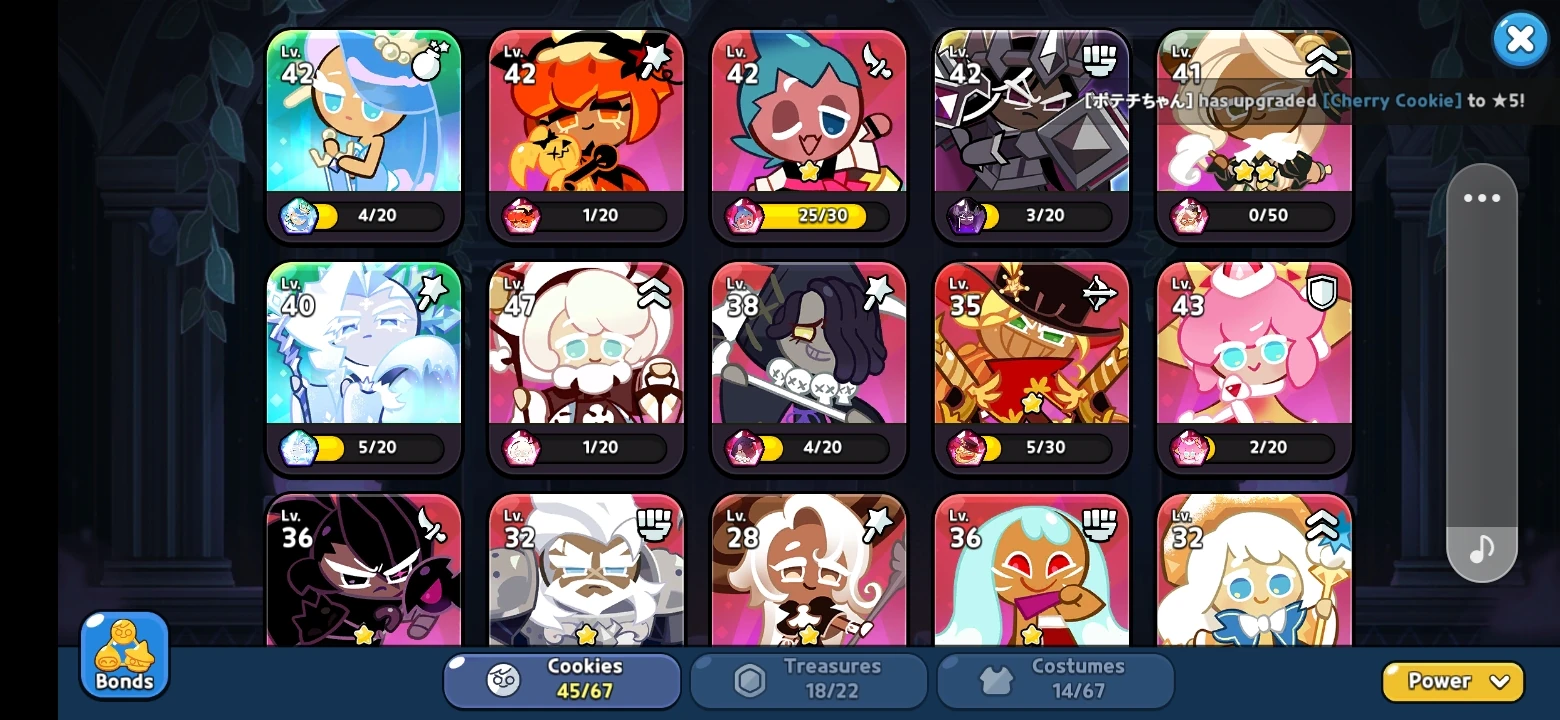Click crossed arrows ranged icon on level 35 cookie
The height and width of the screenshot is (720, 1560).
click(1100, 291)
